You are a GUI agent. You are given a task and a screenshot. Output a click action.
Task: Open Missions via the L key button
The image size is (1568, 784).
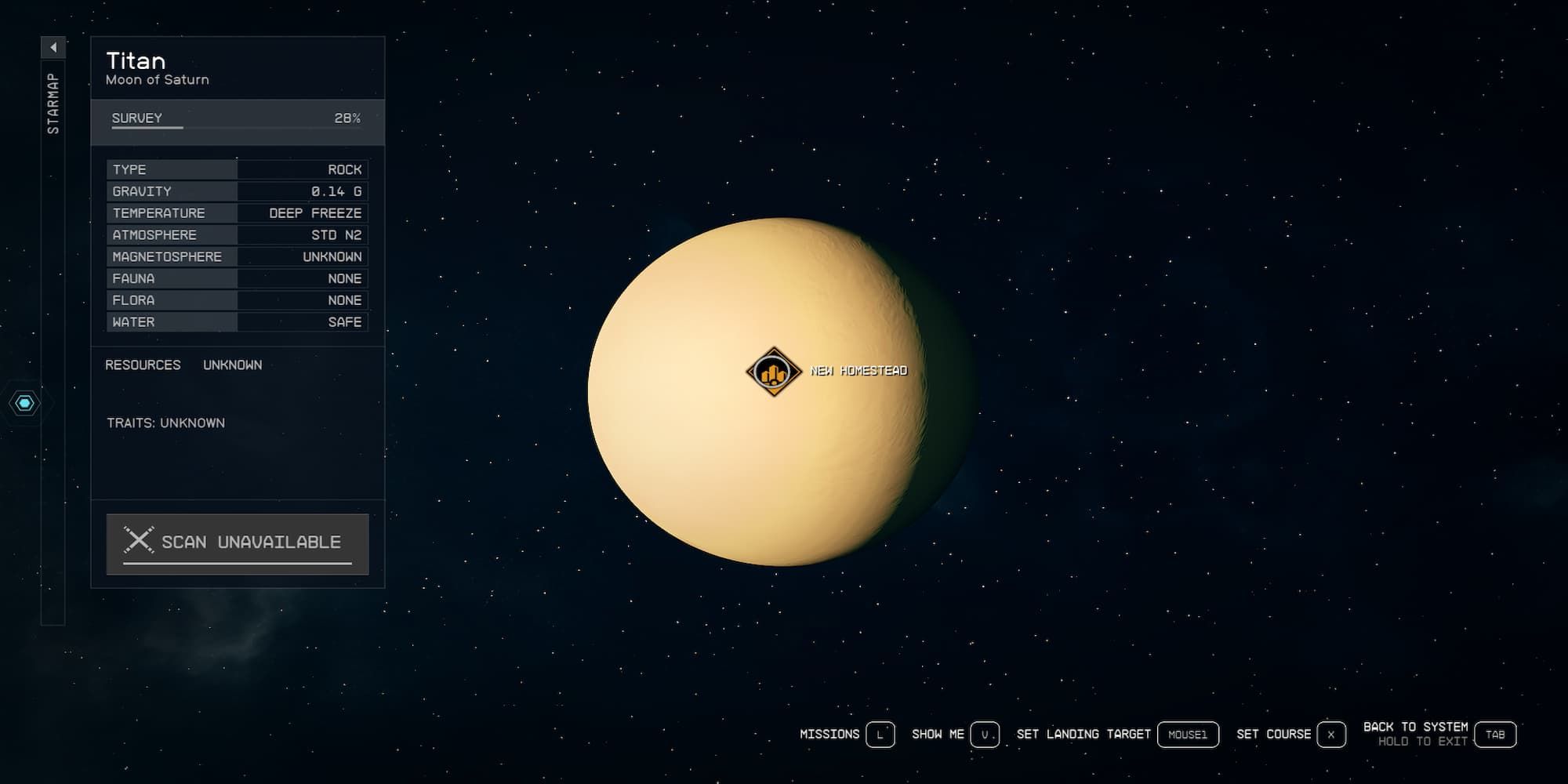point(882,735)
